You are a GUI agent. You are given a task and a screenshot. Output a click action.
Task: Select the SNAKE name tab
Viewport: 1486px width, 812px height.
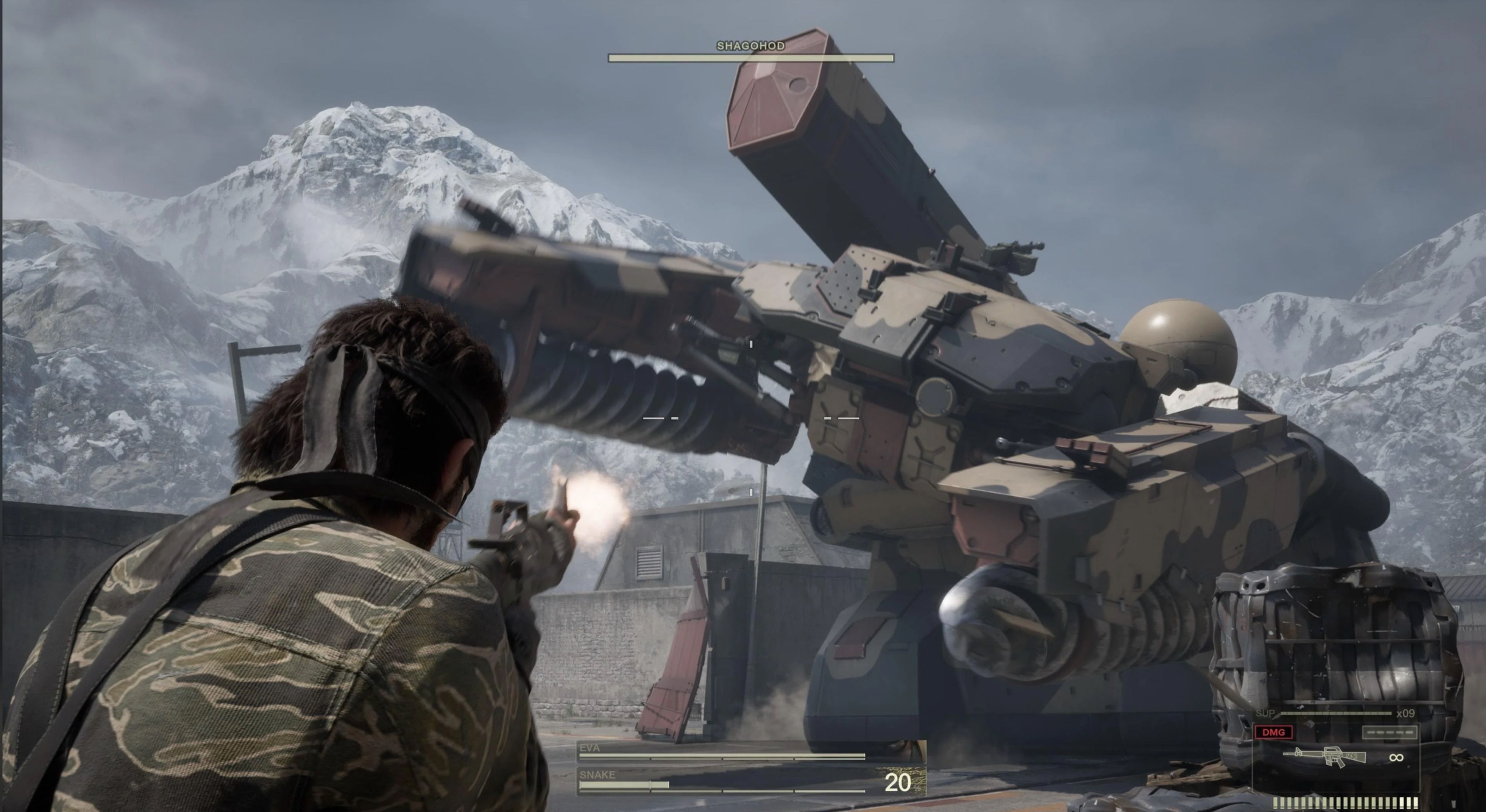pos(597,775)
